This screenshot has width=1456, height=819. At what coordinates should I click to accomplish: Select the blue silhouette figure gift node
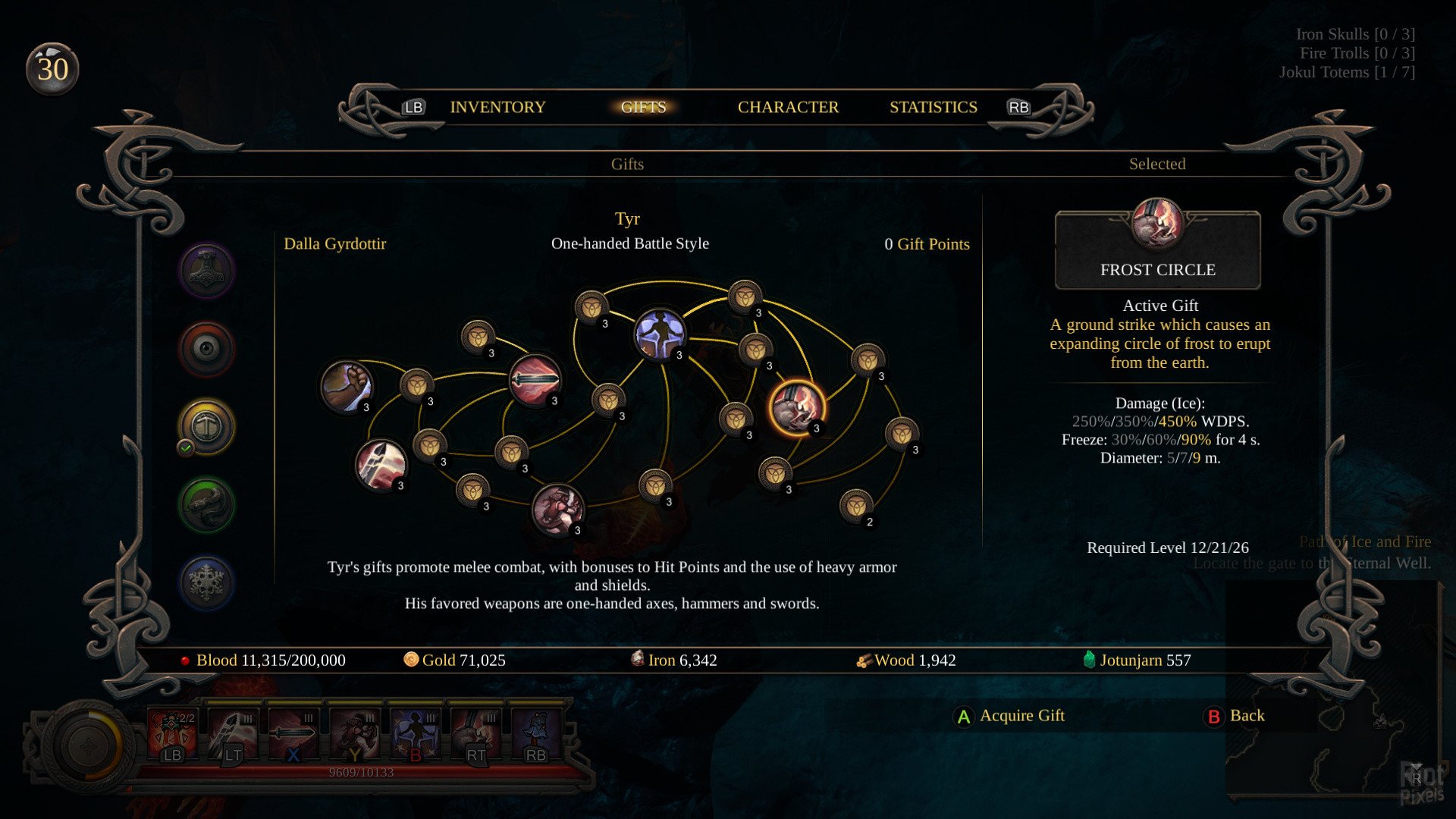coord(660,334)
